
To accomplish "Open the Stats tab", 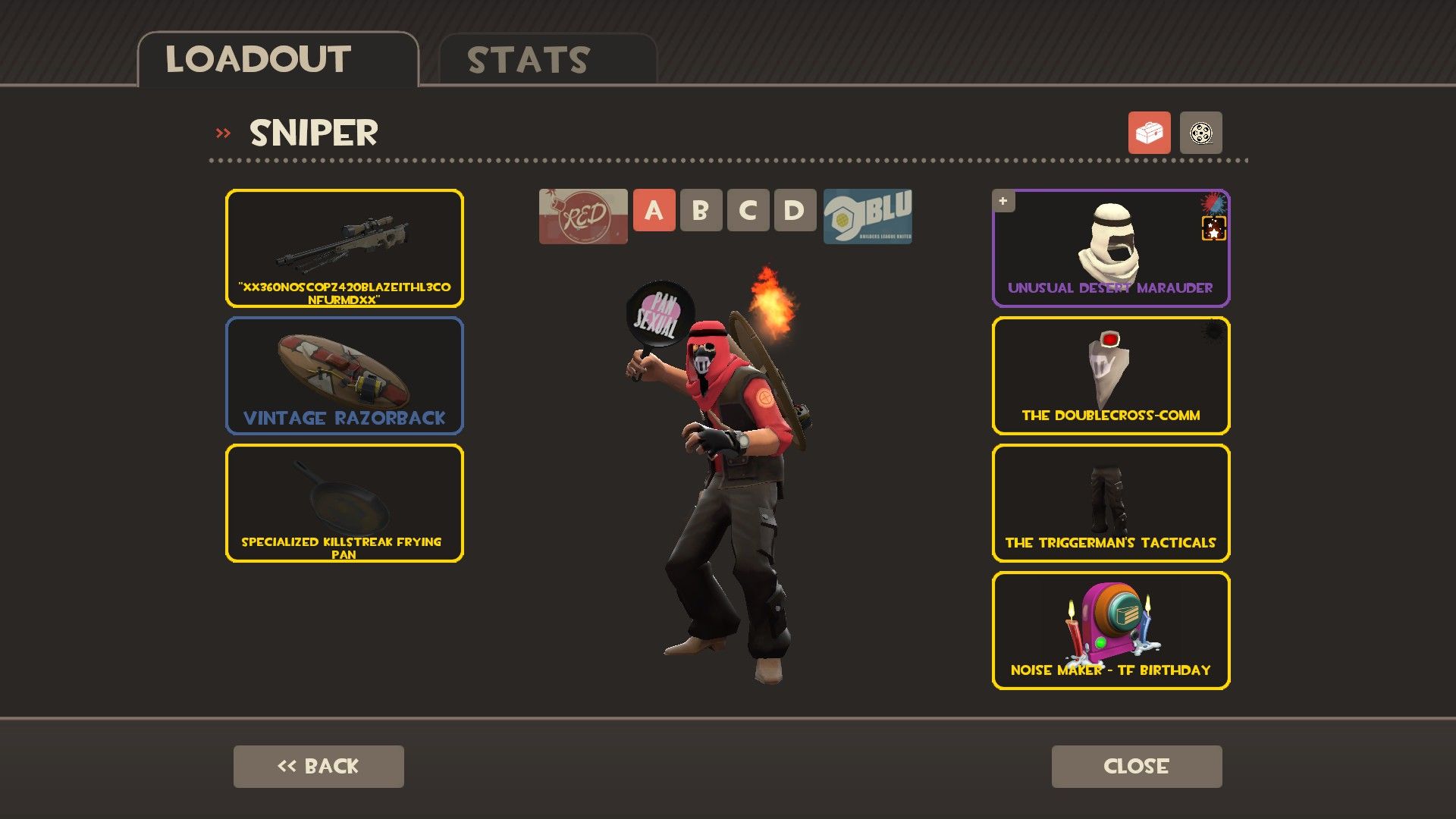I will pyautogui.click(x=548, y=60).
